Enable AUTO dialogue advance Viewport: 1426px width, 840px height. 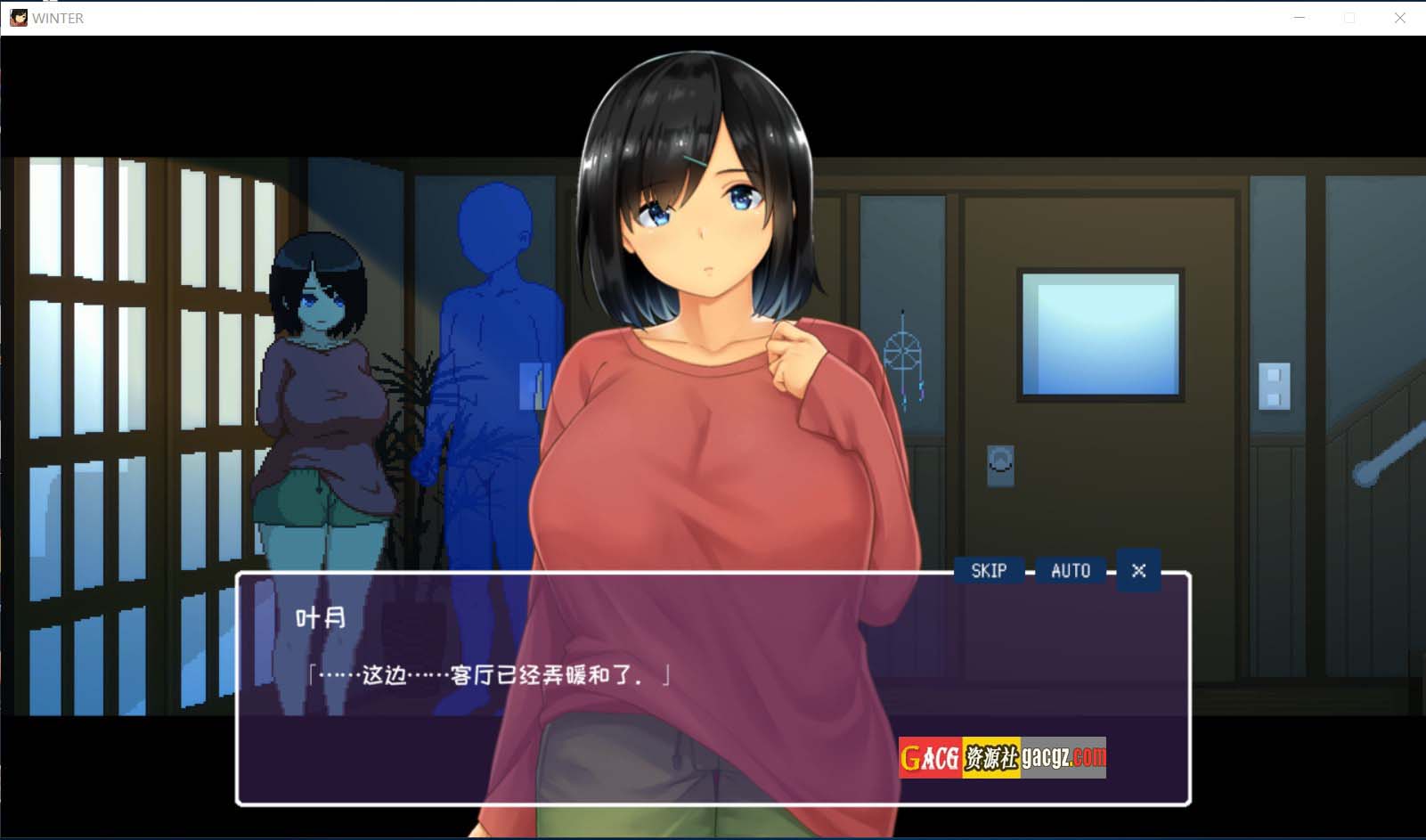pyautogui.click(x=1071, y=571)
